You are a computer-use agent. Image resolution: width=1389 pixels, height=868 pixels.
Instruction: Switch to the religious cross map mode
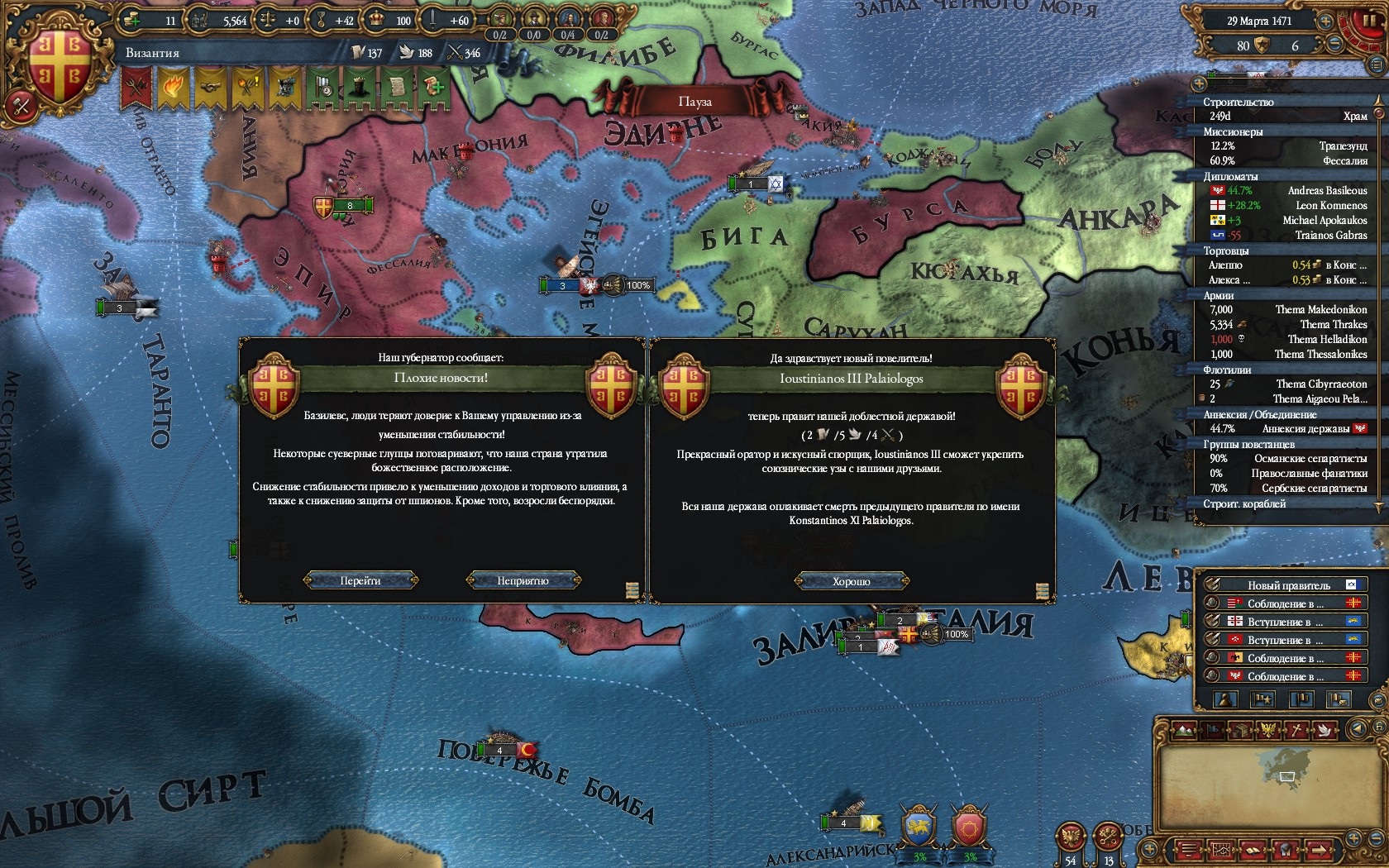click(x=1298, y=730)
